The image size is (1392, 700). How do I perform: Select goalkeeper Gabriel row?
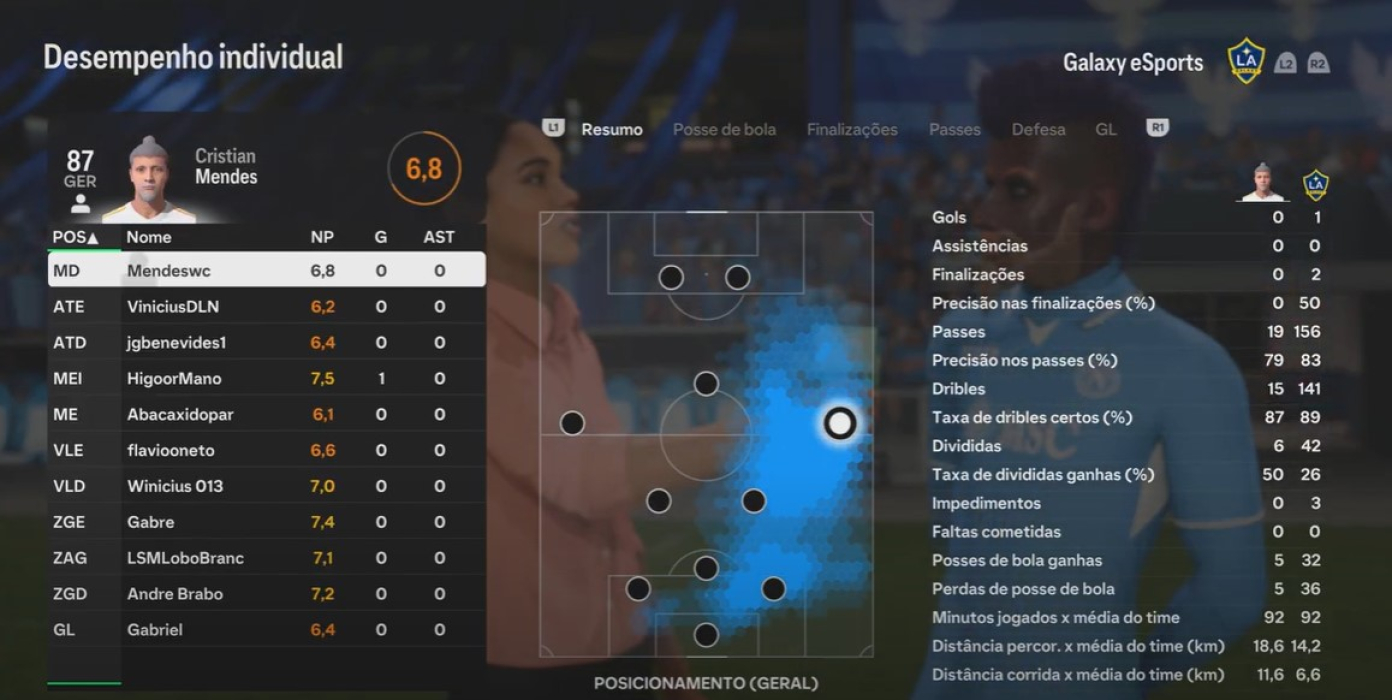coord(266,630)
